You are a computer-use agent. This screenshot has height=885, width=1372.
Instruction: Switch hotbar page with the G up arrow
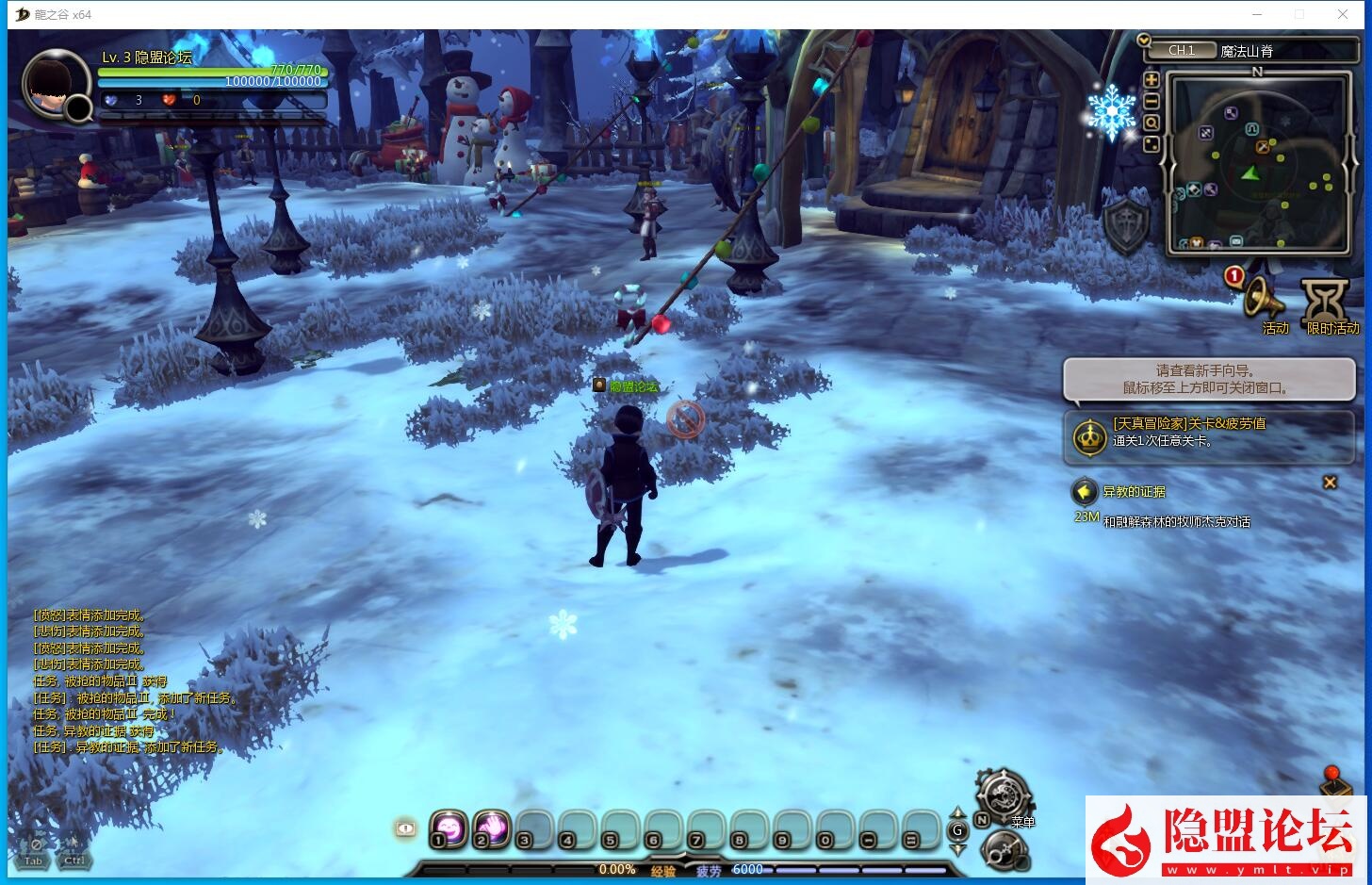[x=957, y=813]
